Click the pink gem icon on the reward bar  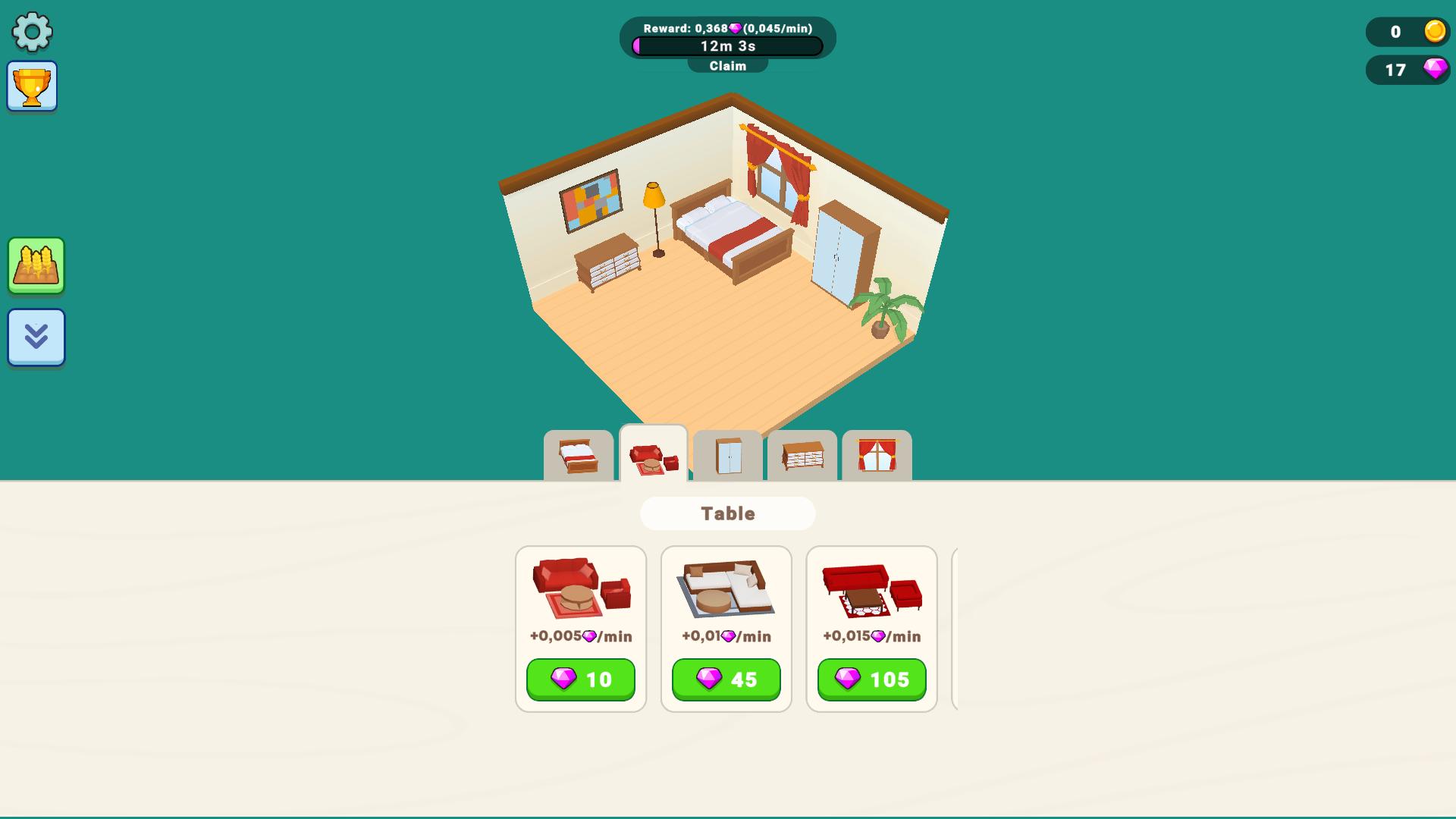(x=734, y=29)
